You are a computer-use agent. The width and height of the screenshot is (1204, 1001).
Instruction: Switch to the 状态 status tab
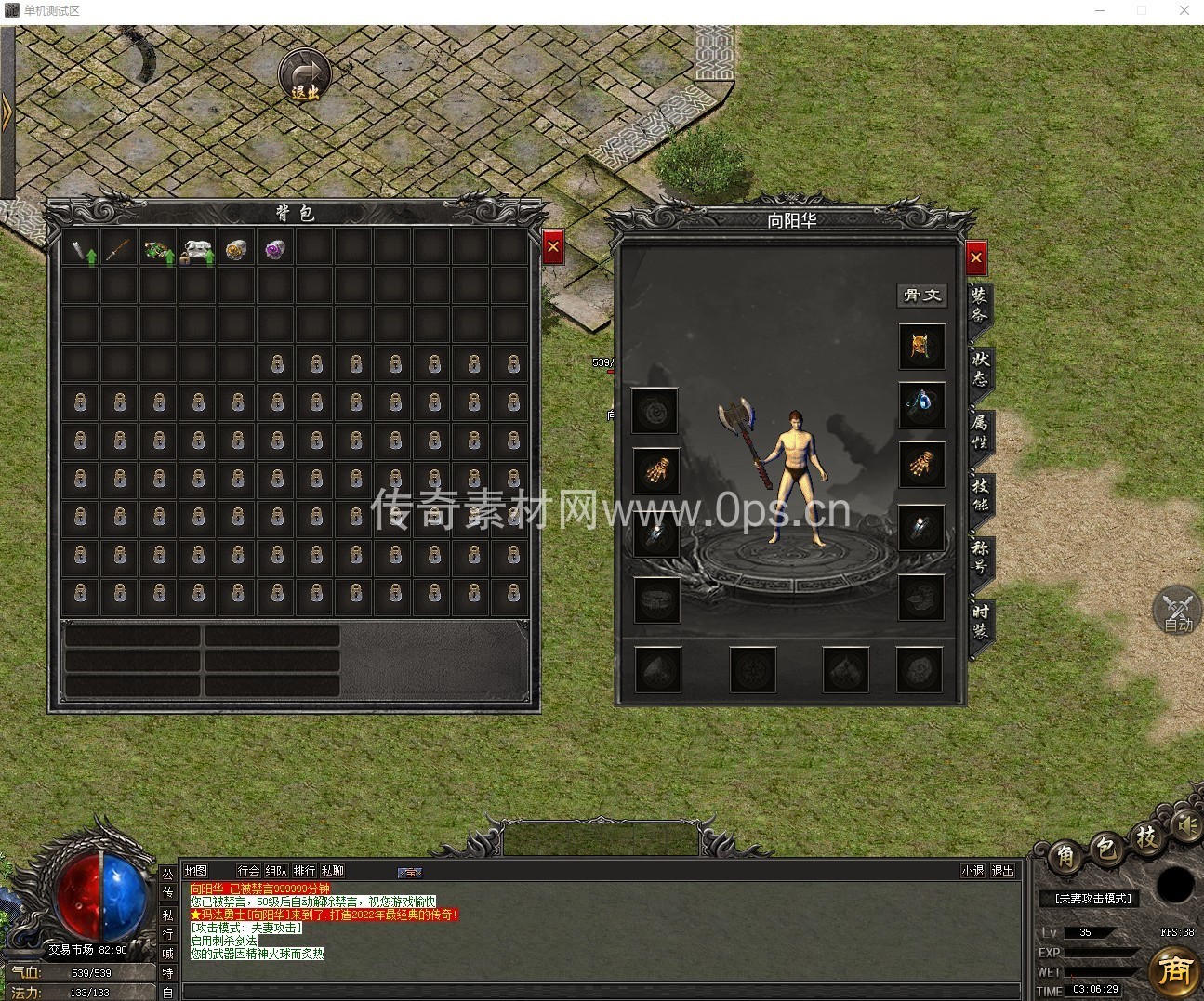pyautogui.click(x=980, y=369)
